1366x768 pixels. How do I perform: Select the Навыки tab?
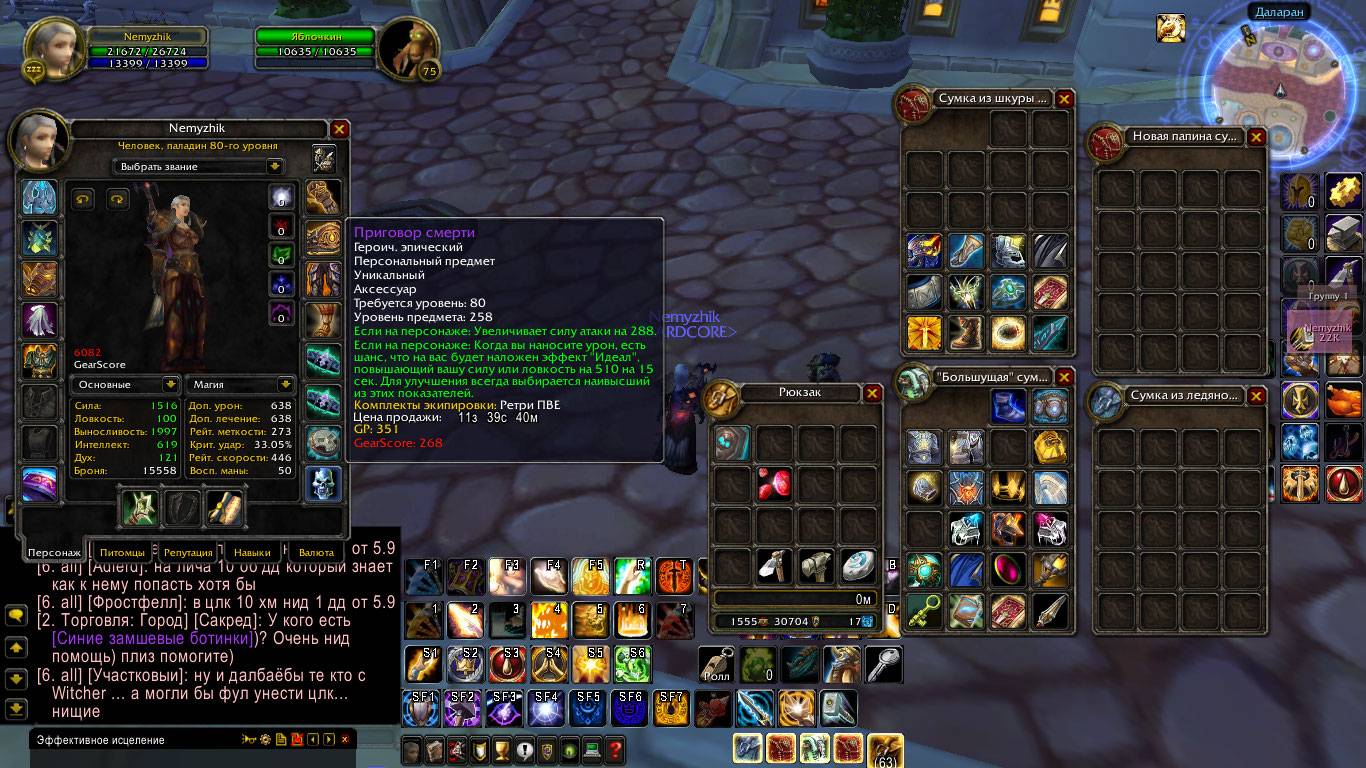pos(252,552)
